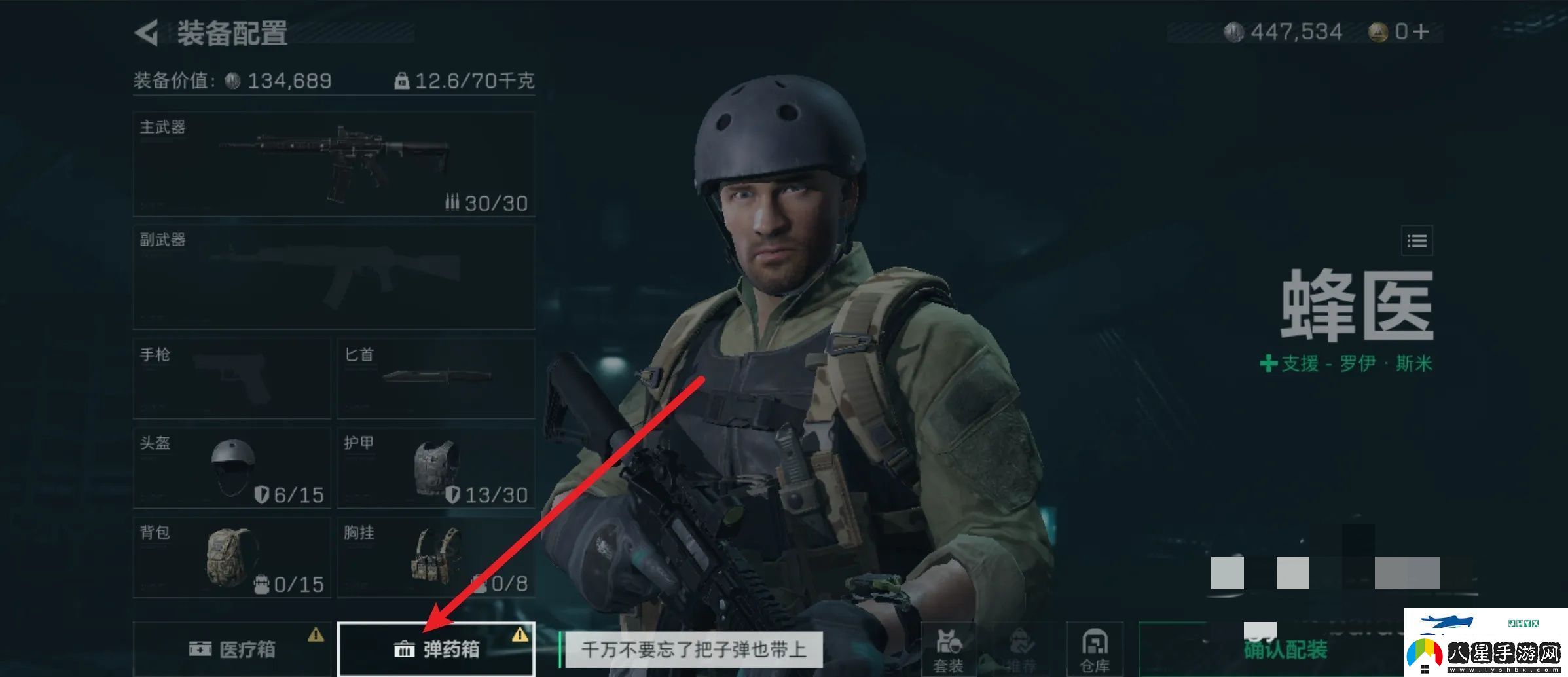Screen dimensions: 1568x677
Task: Click the weight lock icon near 12.6/70千克
Action: [x=403, y=80]
